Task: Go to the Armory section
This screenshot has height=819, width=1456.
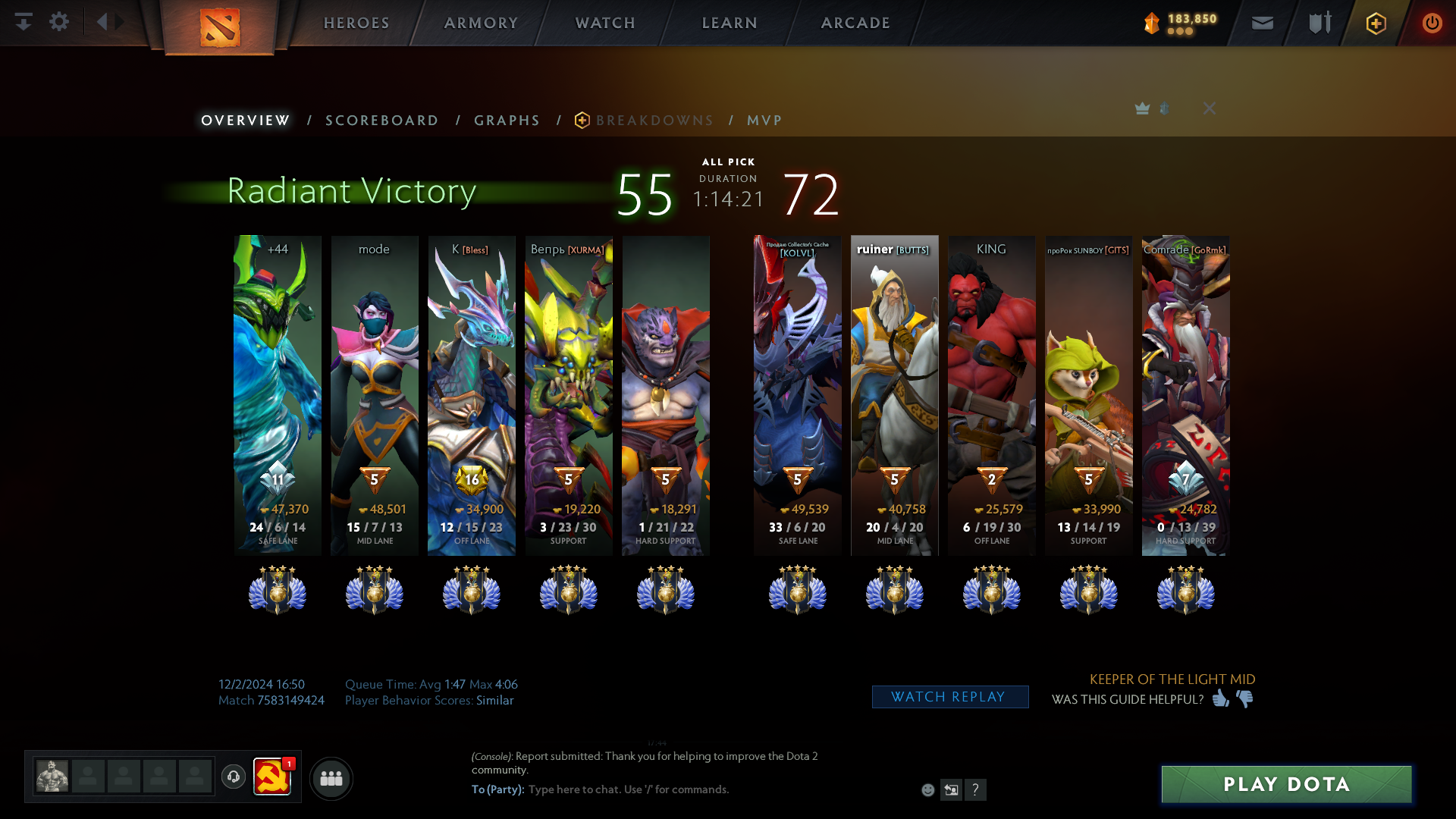Action: click(x=481, y=23)
